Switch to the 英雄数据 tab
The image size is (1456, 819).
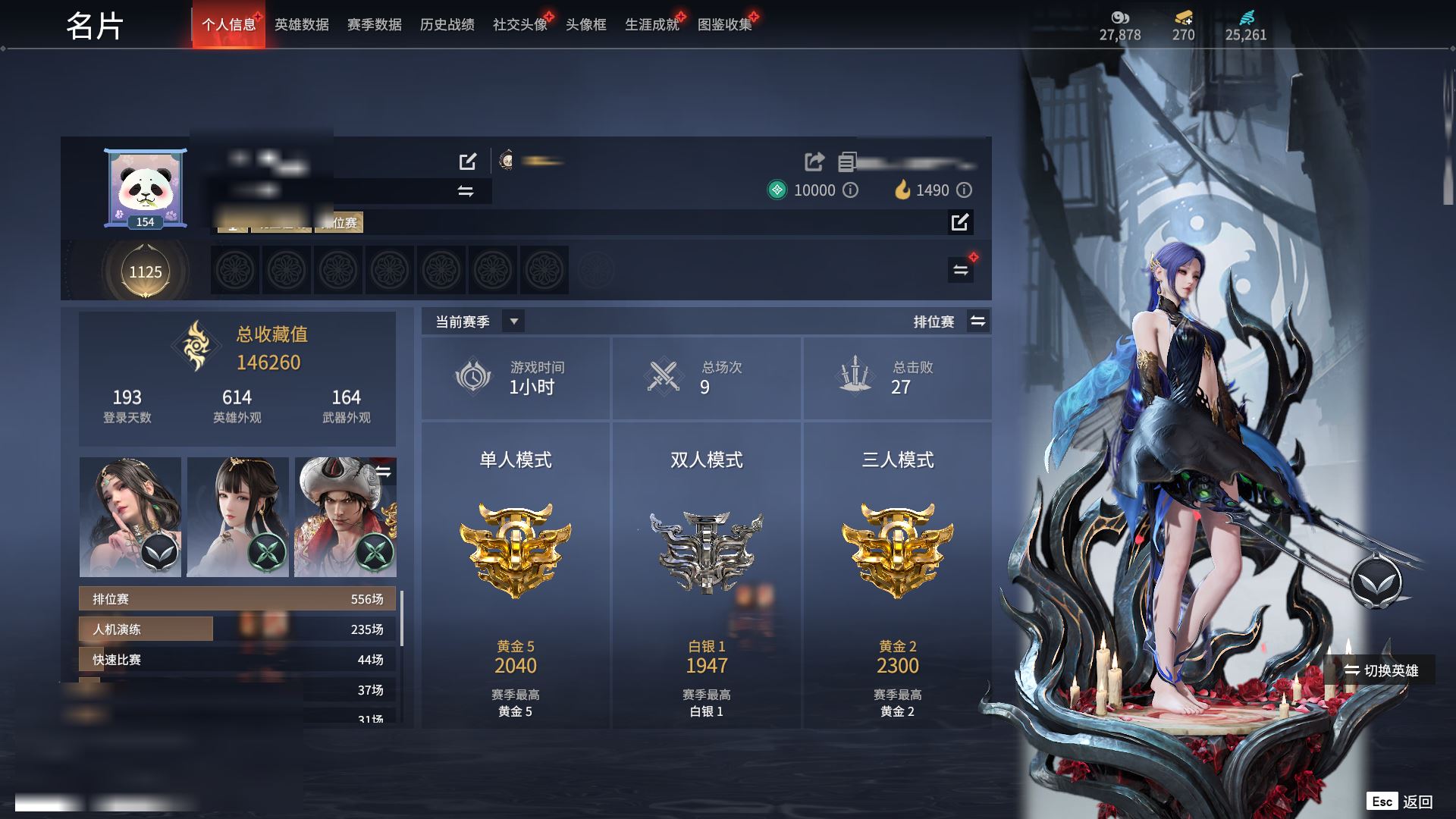point(301,25)
